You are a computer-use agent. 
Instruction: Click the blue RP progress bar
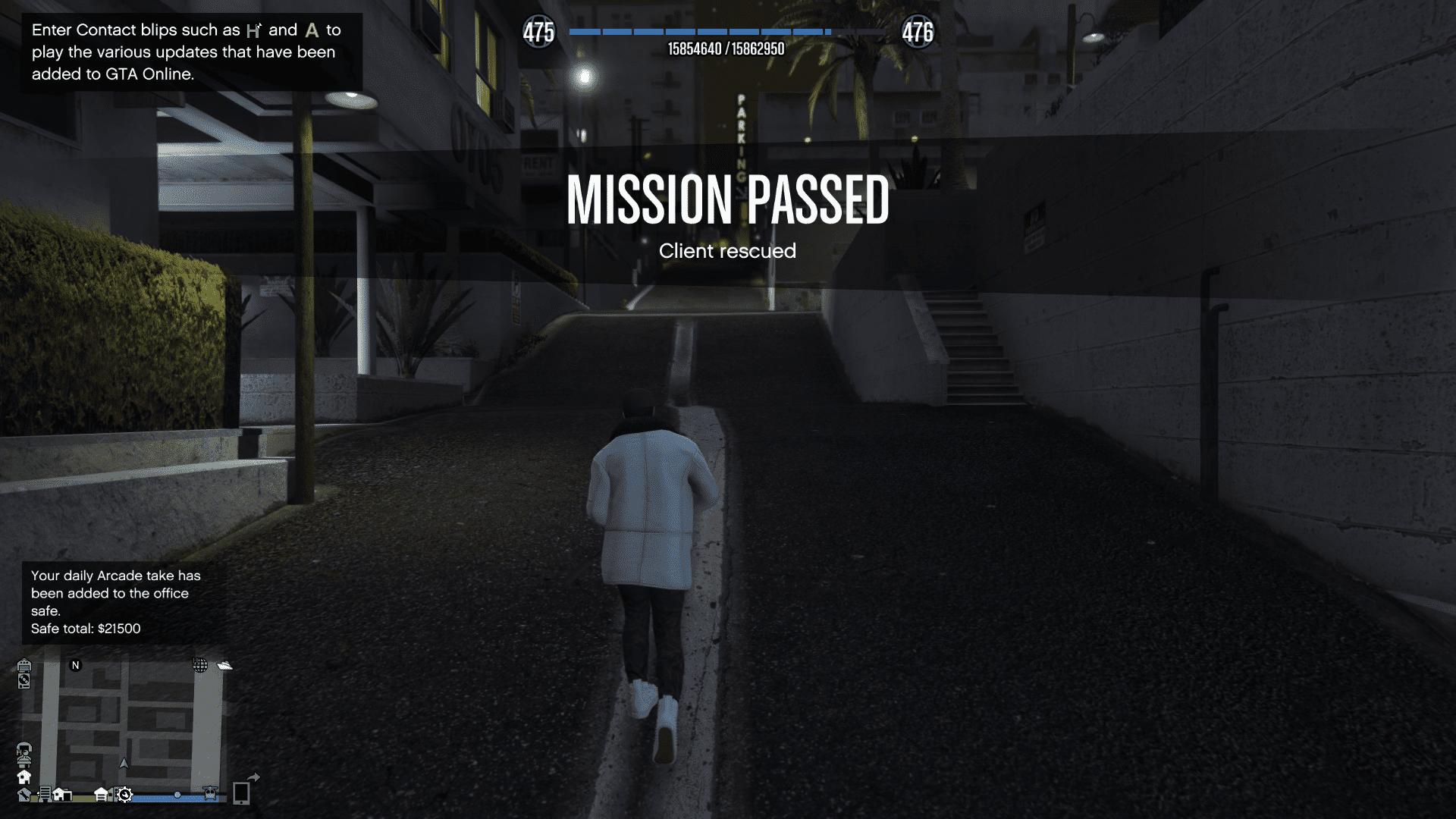click(x=698, y=32)
